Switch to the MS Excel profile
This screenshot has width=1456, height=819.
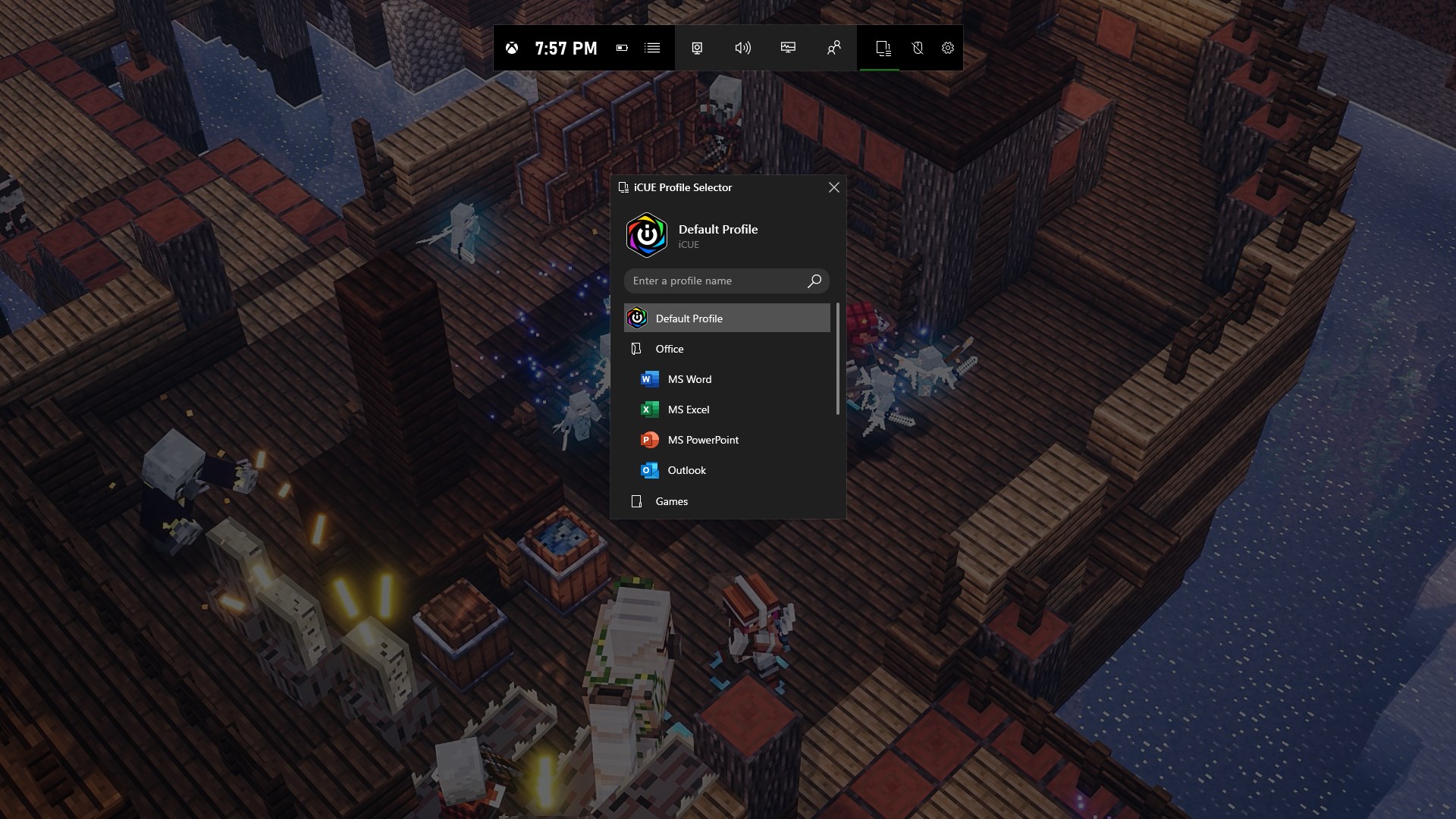point(688,409)
